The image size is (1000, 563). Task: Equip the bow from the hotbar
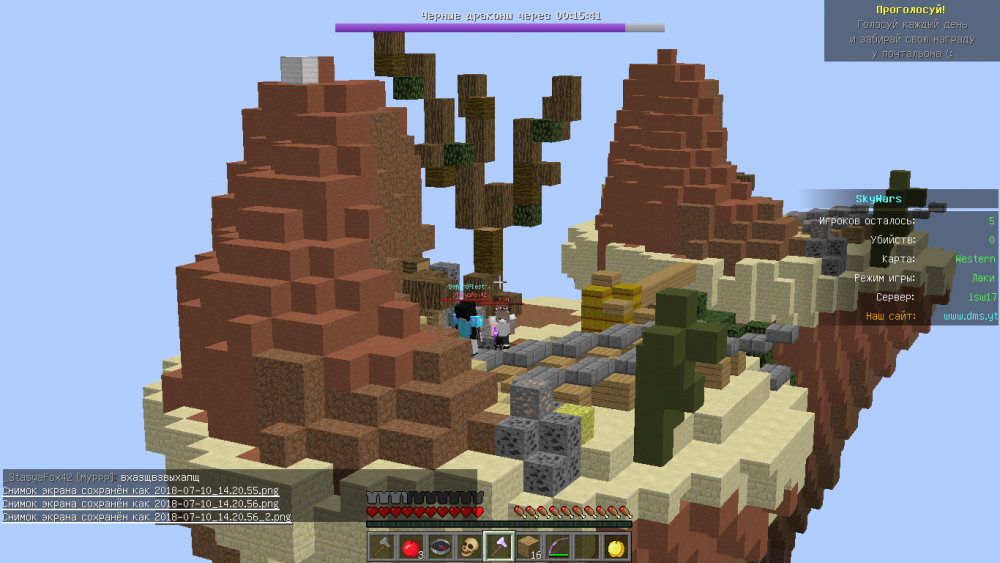tap(555, 547)
